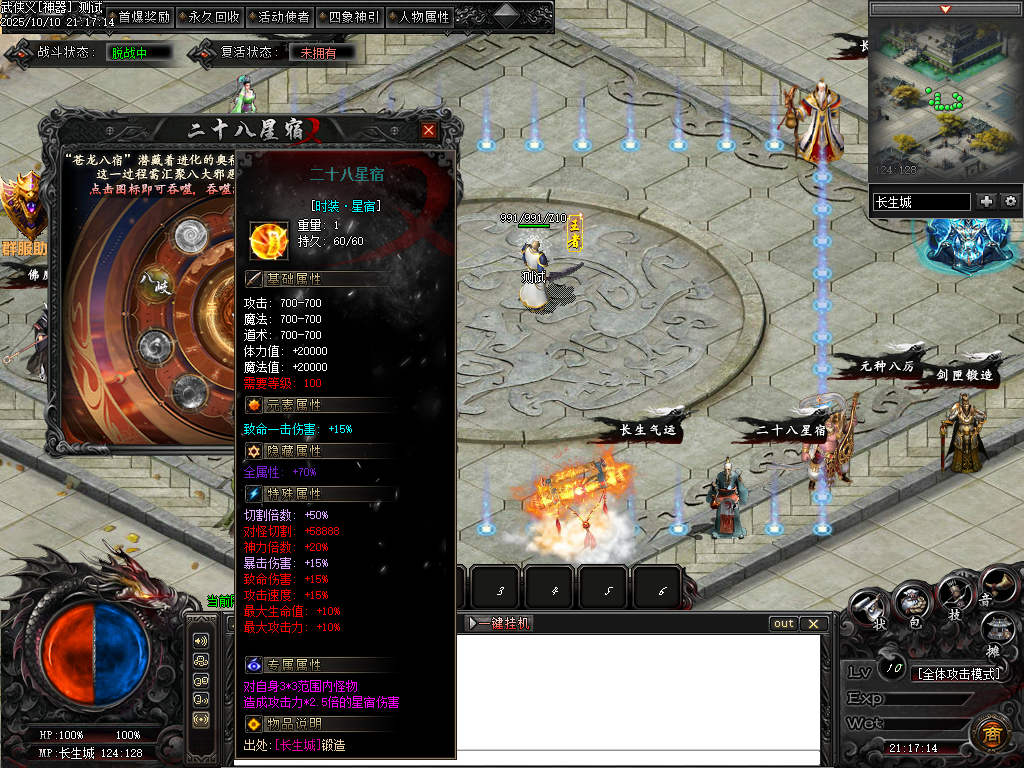The width and height of the screenshot is (1024, 768).
Task: Open the skills icon (技)
Action: (955, 595)
